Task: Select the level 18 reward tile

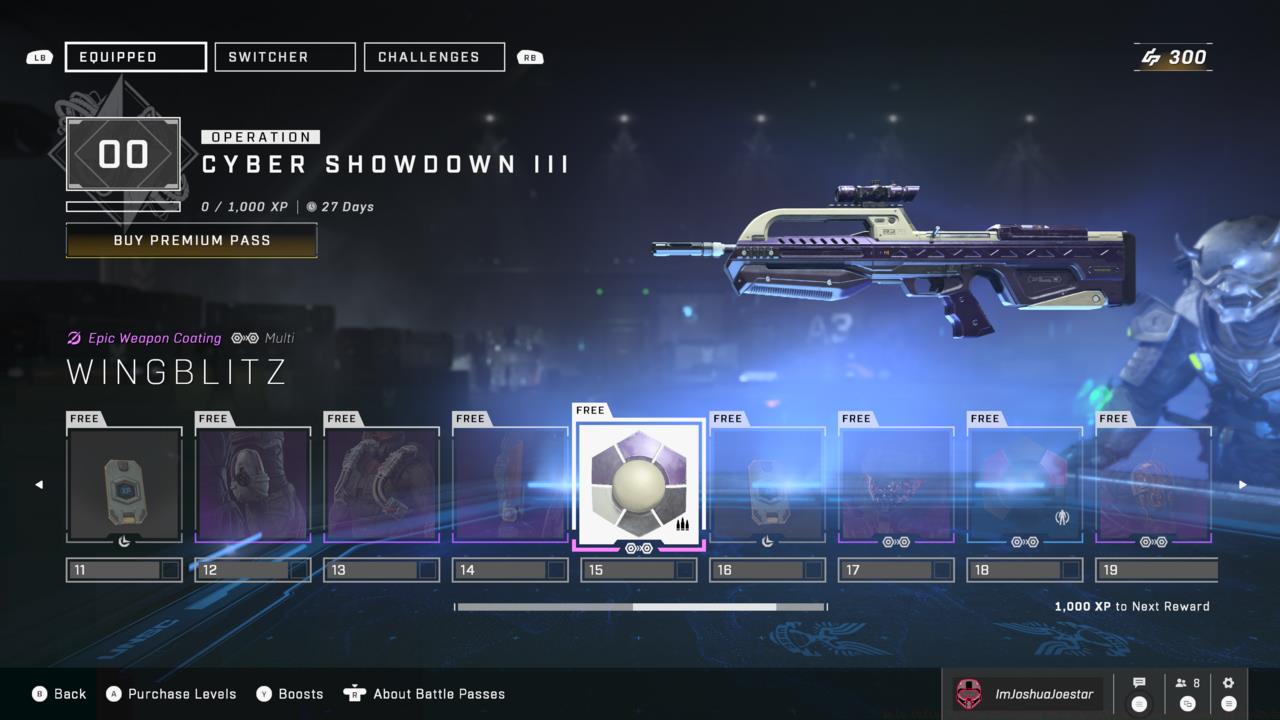Action: pyautogui.click(x=1024, y=485)
